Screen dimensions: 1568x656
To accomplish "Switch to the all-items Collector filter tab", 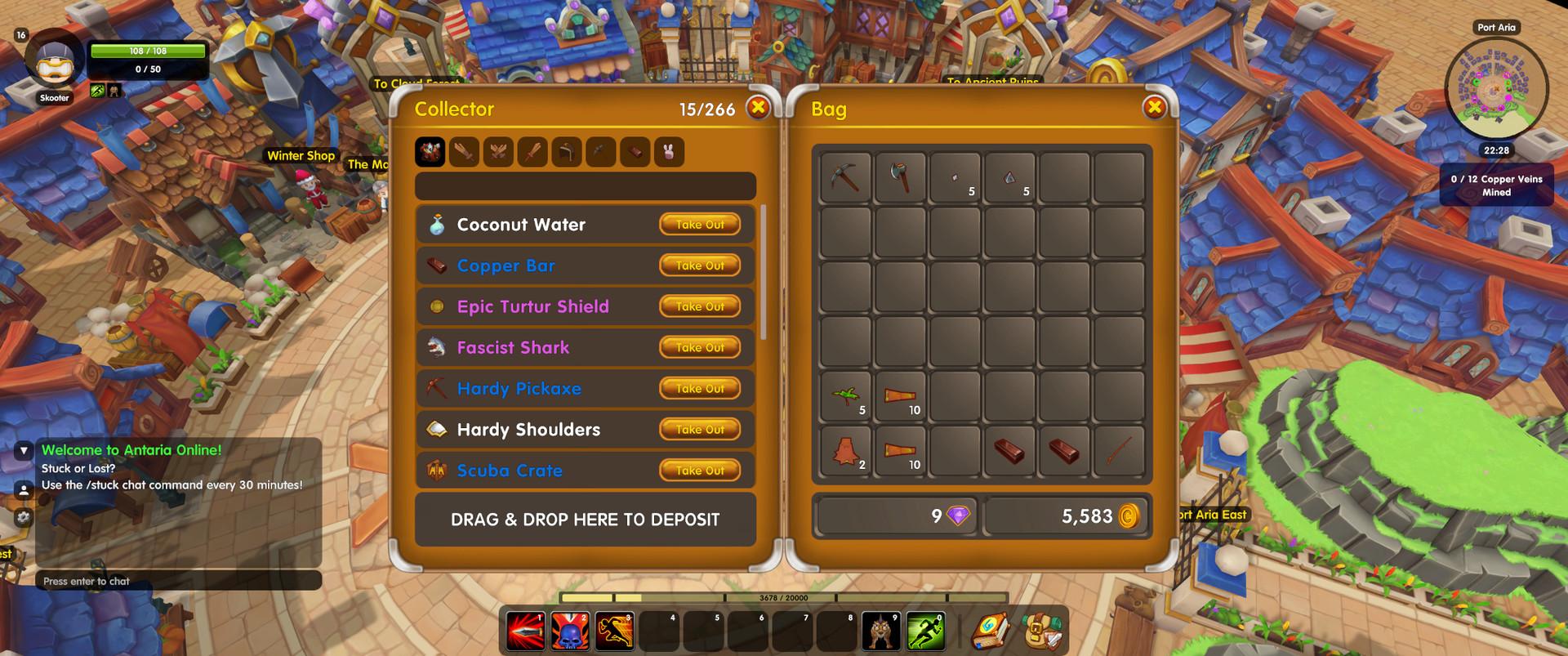I will pyautogui.click(x=430, y=151).
